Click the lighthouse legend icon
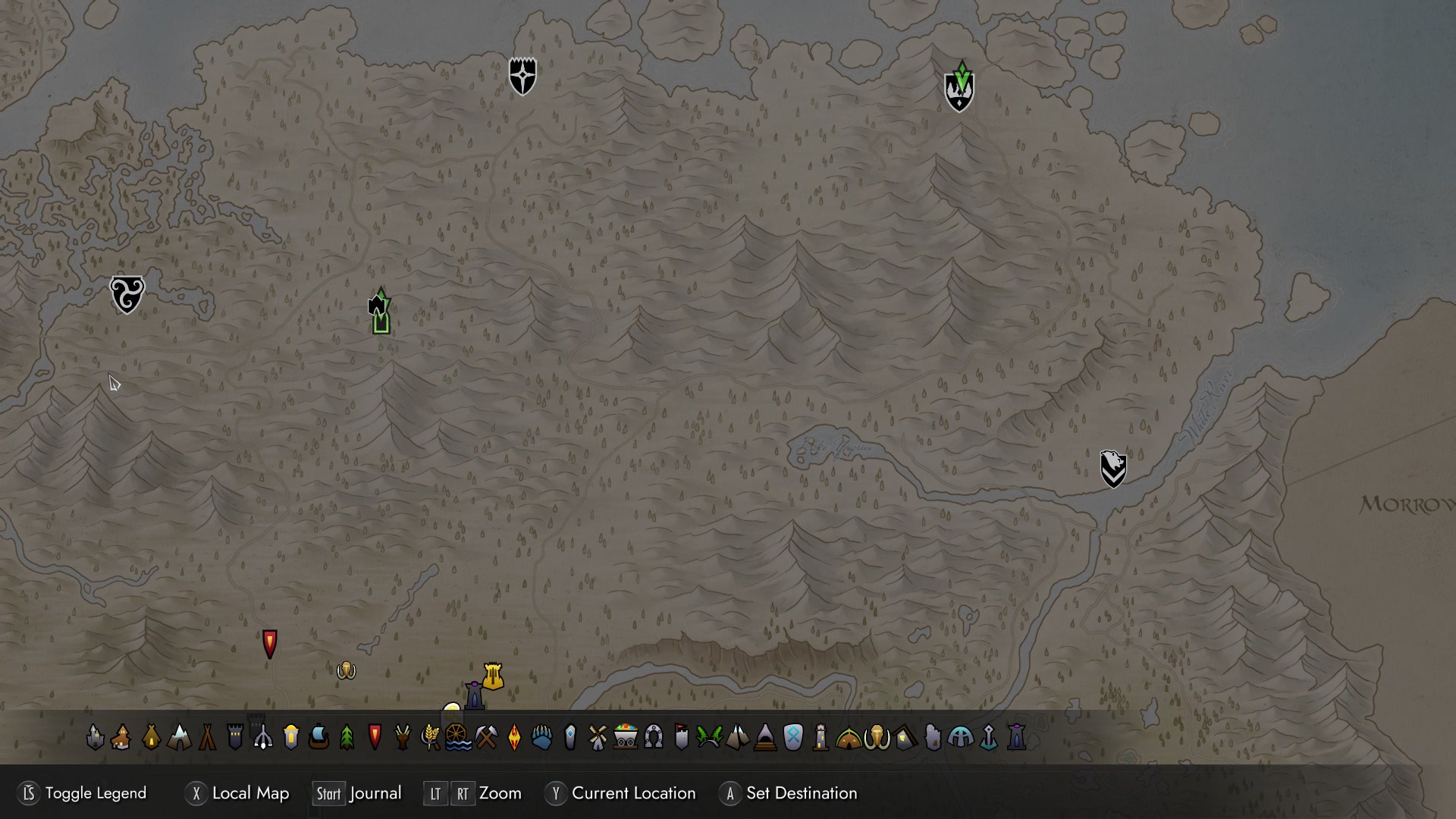 pyautogui.click(x=821, y=736)
